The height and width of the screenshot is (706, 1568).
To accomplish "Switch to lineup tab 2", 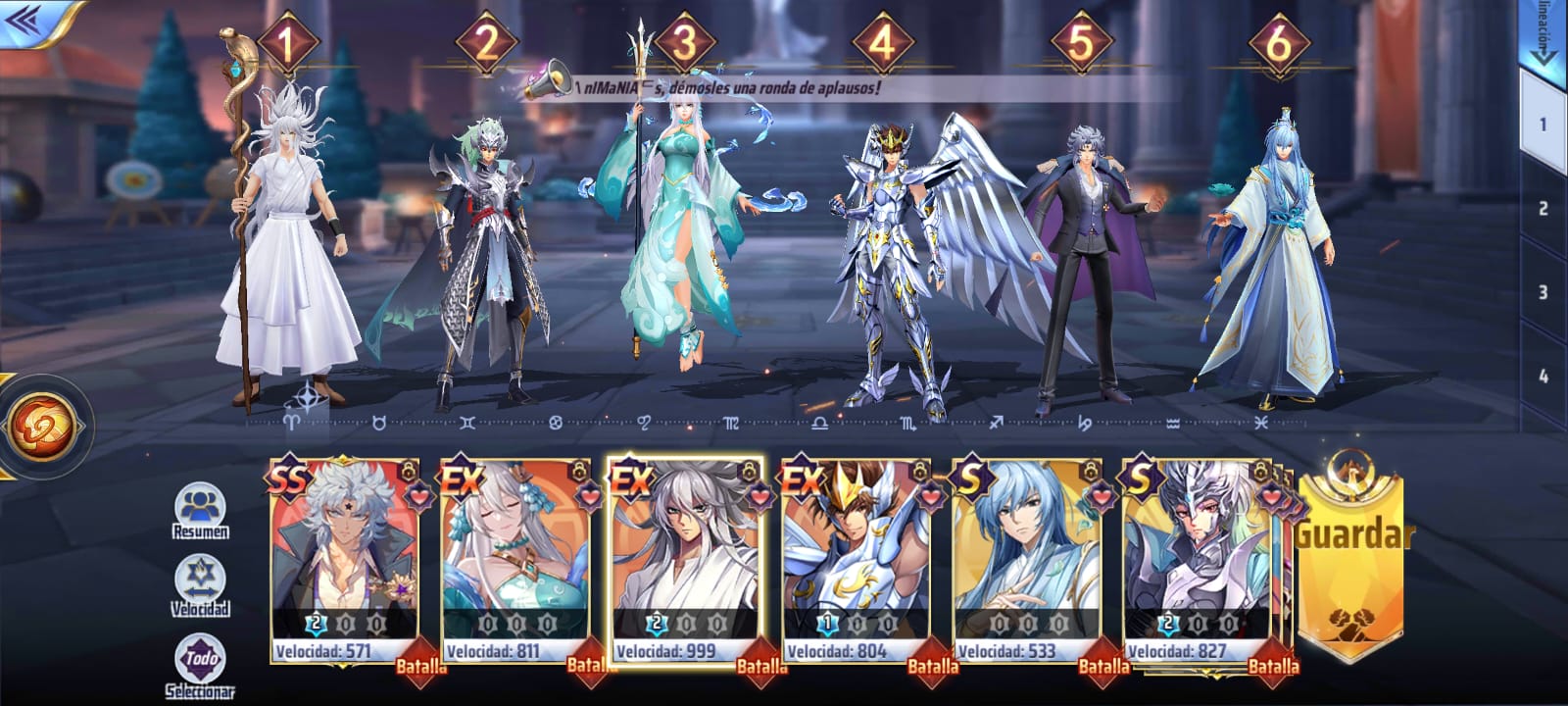I will click(1543, 208).
